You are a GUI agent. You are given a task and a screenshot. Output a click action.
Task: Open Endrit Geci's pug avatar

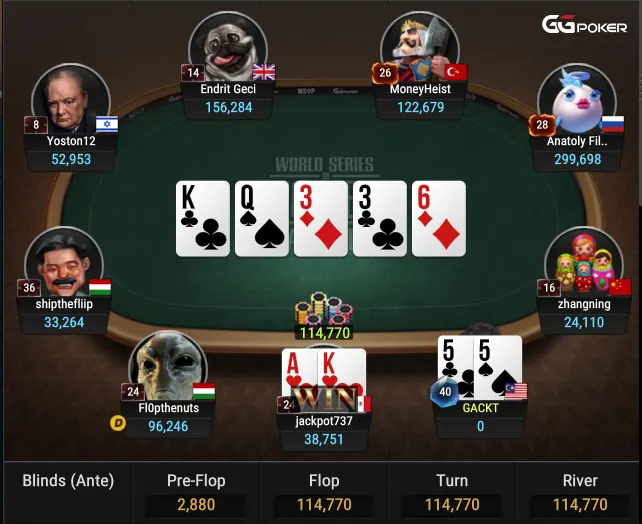227,46
